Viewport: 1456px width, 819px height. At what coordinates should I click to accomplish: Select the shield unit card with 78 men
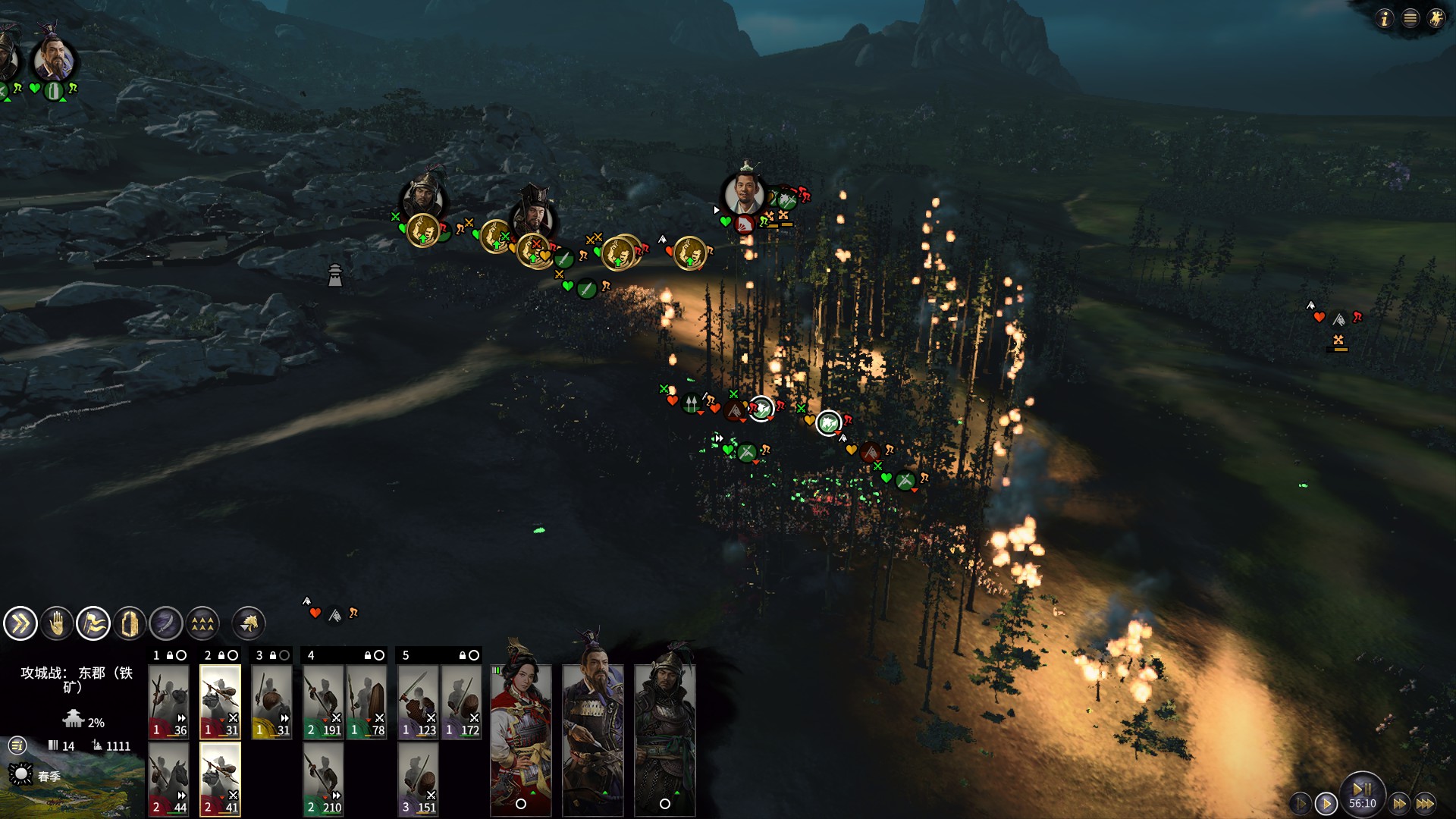(x=367, y=701)
